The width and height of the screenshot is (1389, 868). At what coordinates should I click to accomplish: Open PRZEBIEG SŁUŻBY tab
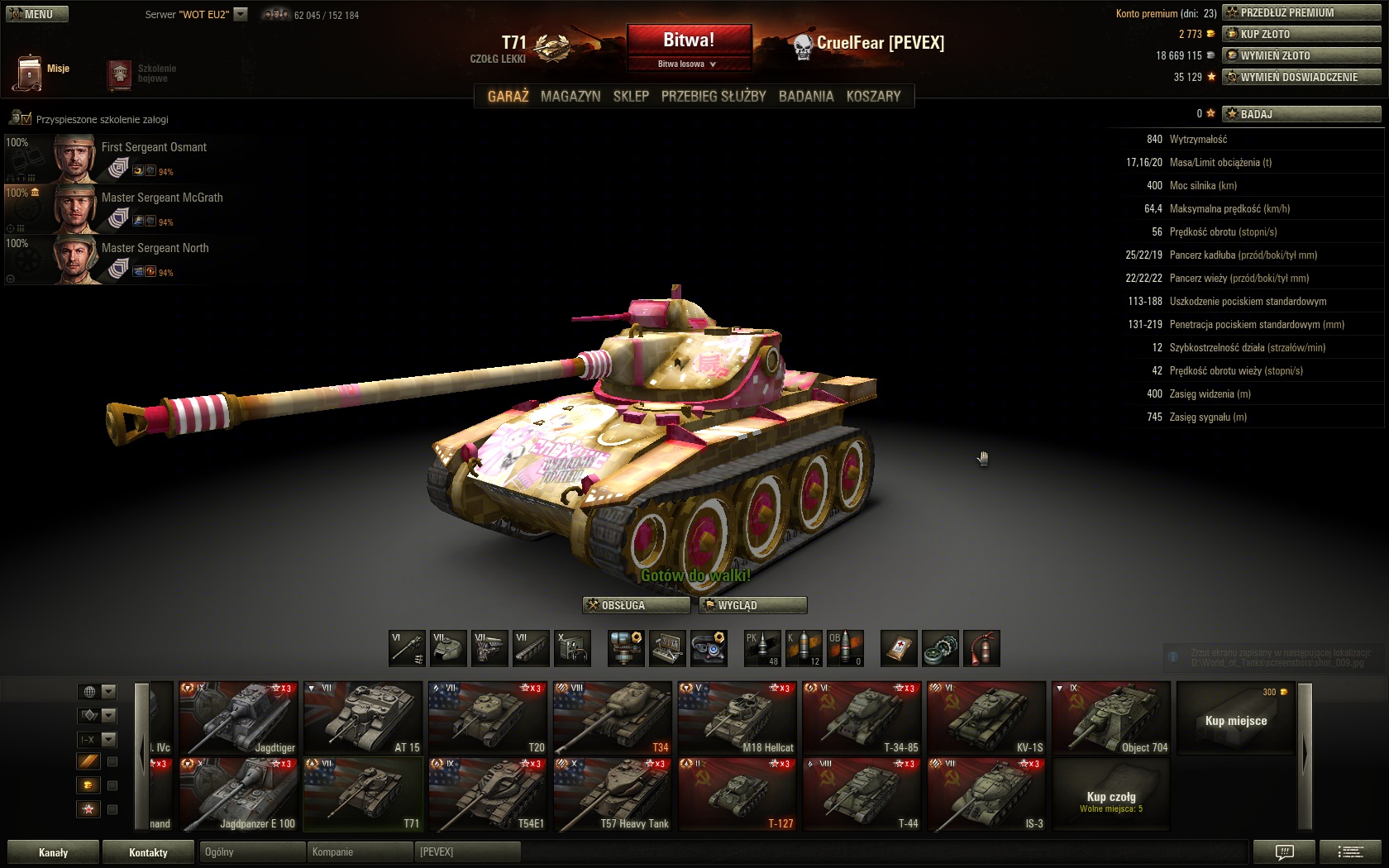point(714,97)
